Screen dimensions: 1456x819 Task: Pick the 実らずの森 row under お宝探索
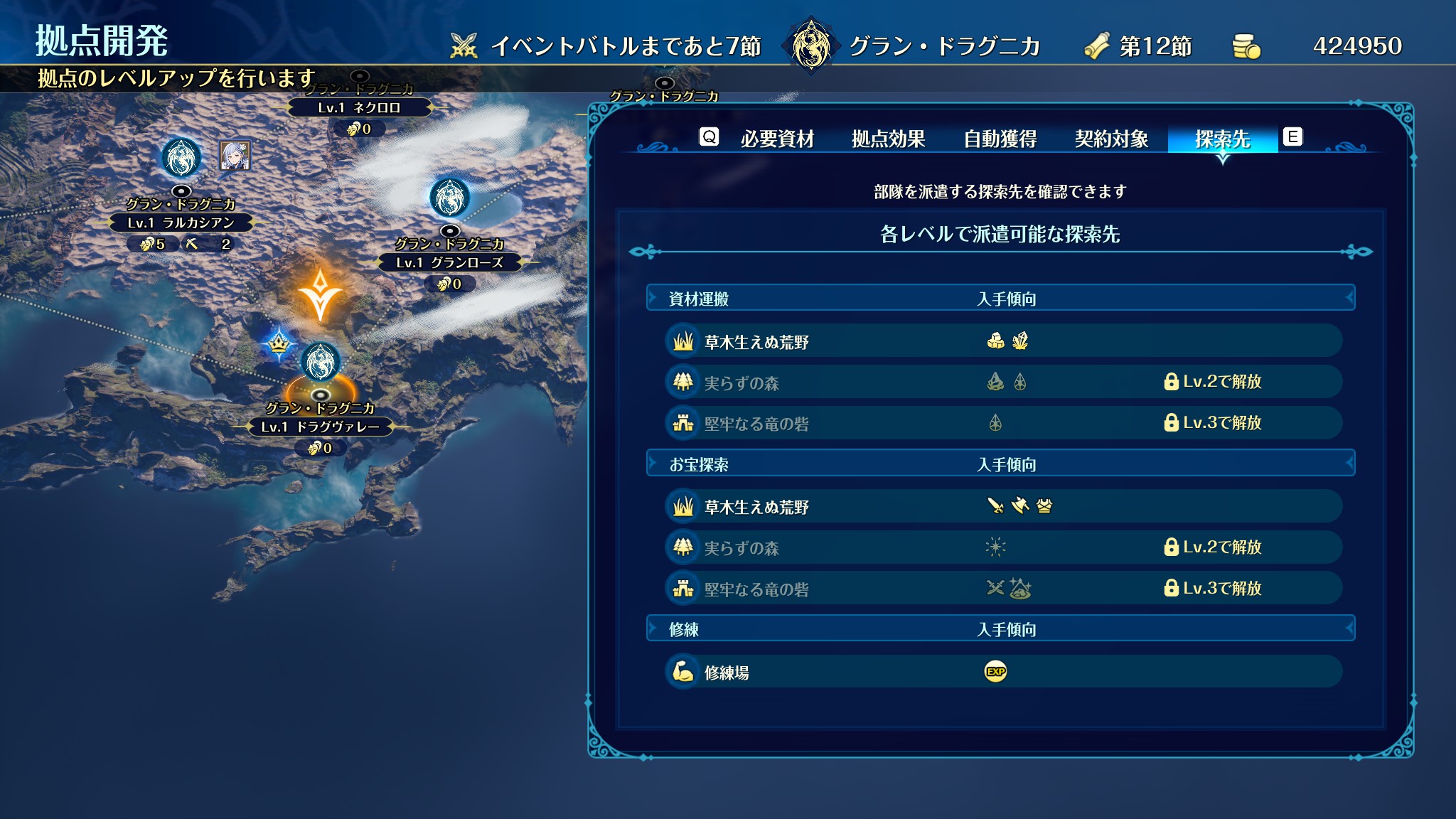[x=1002, y=547]
